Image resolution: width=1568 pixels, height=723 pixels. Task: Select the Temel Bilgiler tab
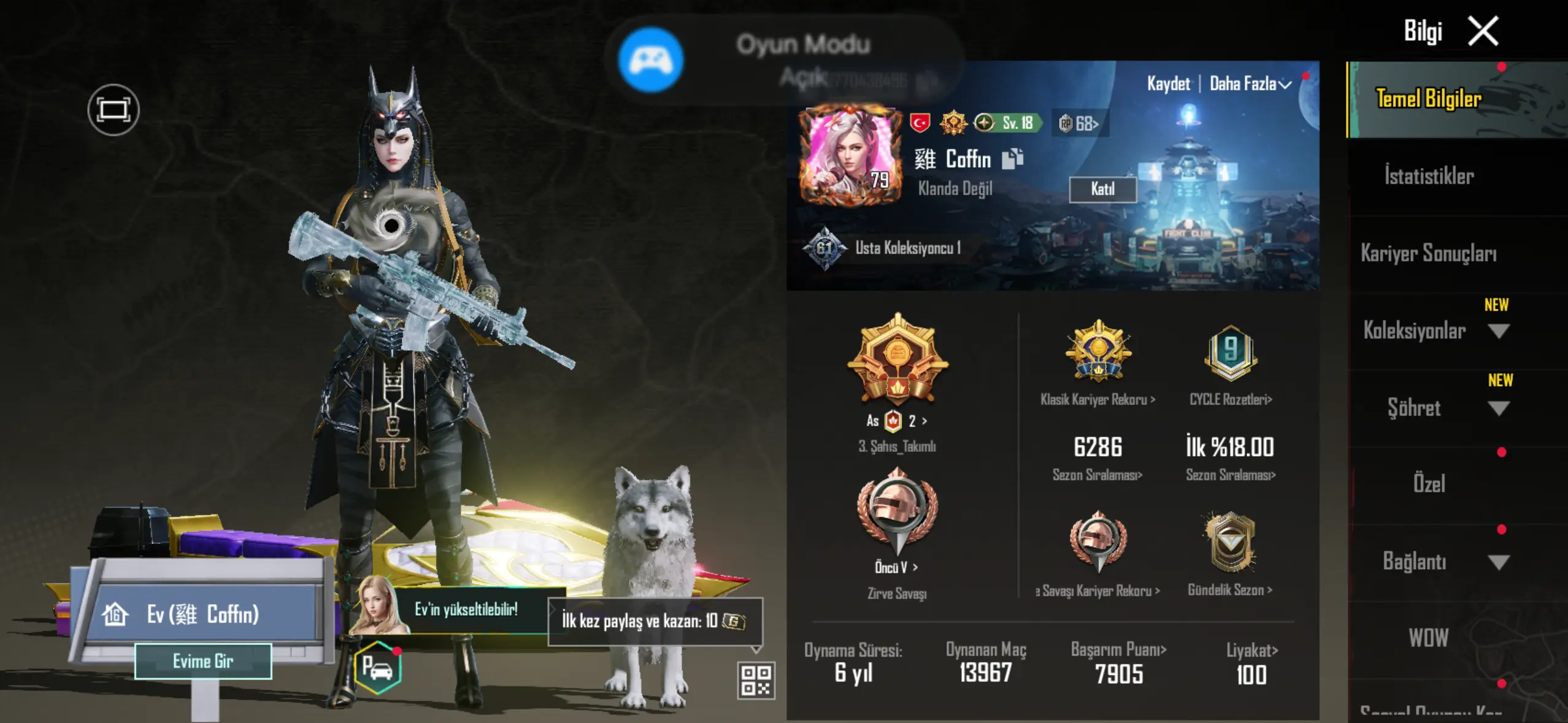(1429, 99)
